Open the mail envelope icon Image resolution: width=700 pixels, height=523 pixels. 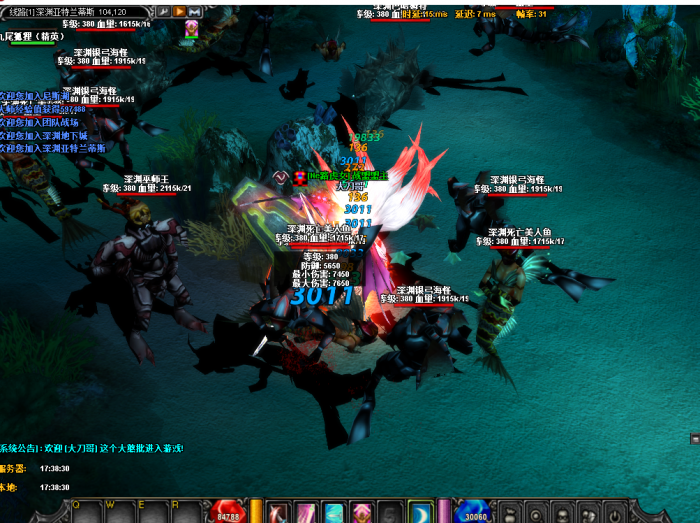click(194, 11)
